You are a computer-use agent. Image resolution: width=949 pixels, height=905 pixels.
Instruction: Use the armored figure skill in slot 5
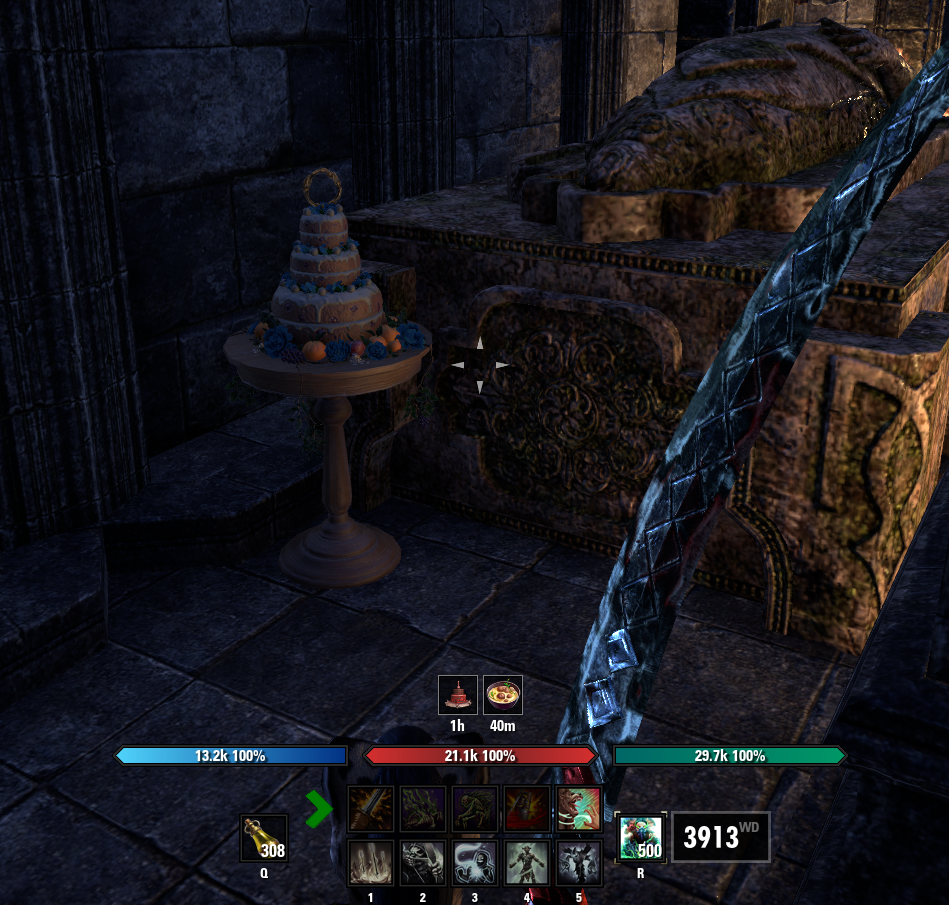click(578, 863)
